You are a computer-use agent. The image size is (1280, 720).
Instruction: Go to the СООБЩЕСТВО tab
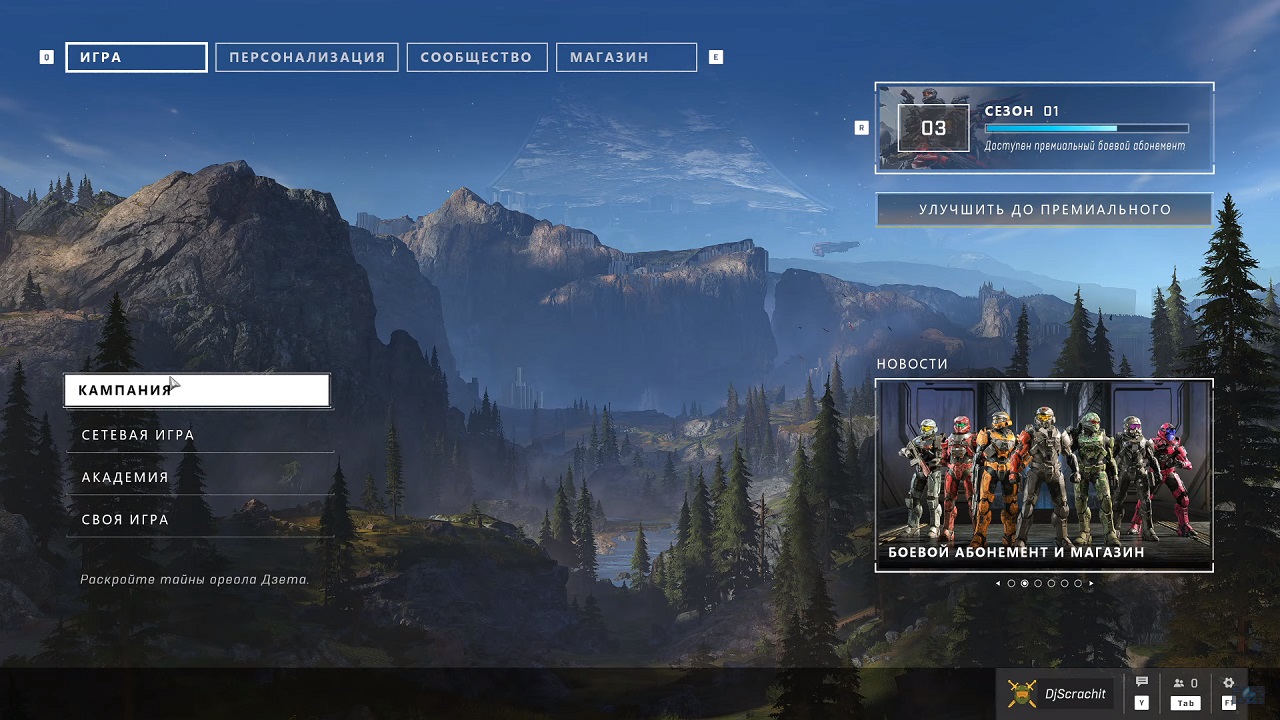click(x=476, y=58)
